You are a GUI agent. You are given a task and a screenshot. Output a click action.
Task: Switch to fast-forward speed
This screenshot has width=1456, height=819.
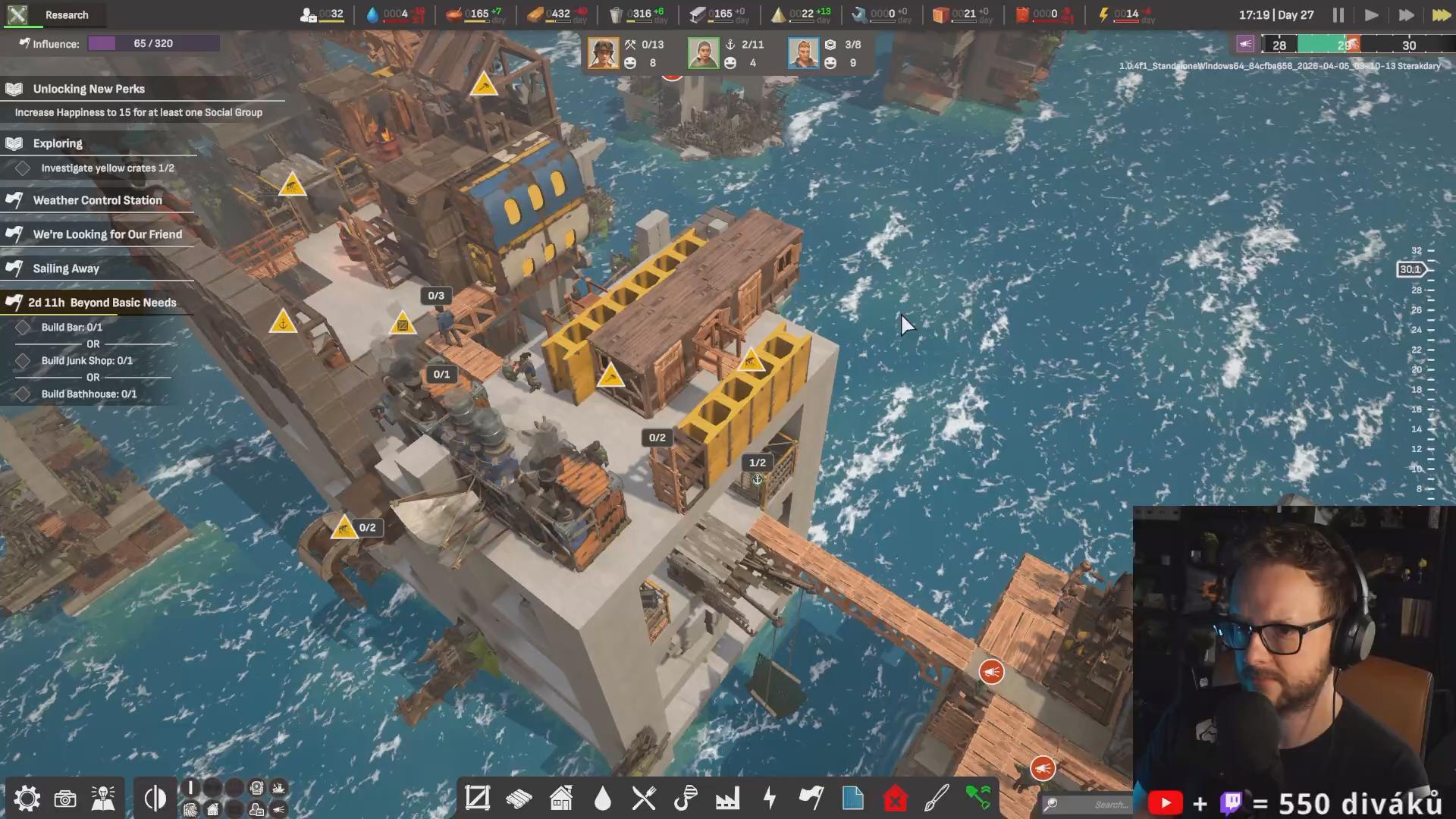coord(1406,15)
